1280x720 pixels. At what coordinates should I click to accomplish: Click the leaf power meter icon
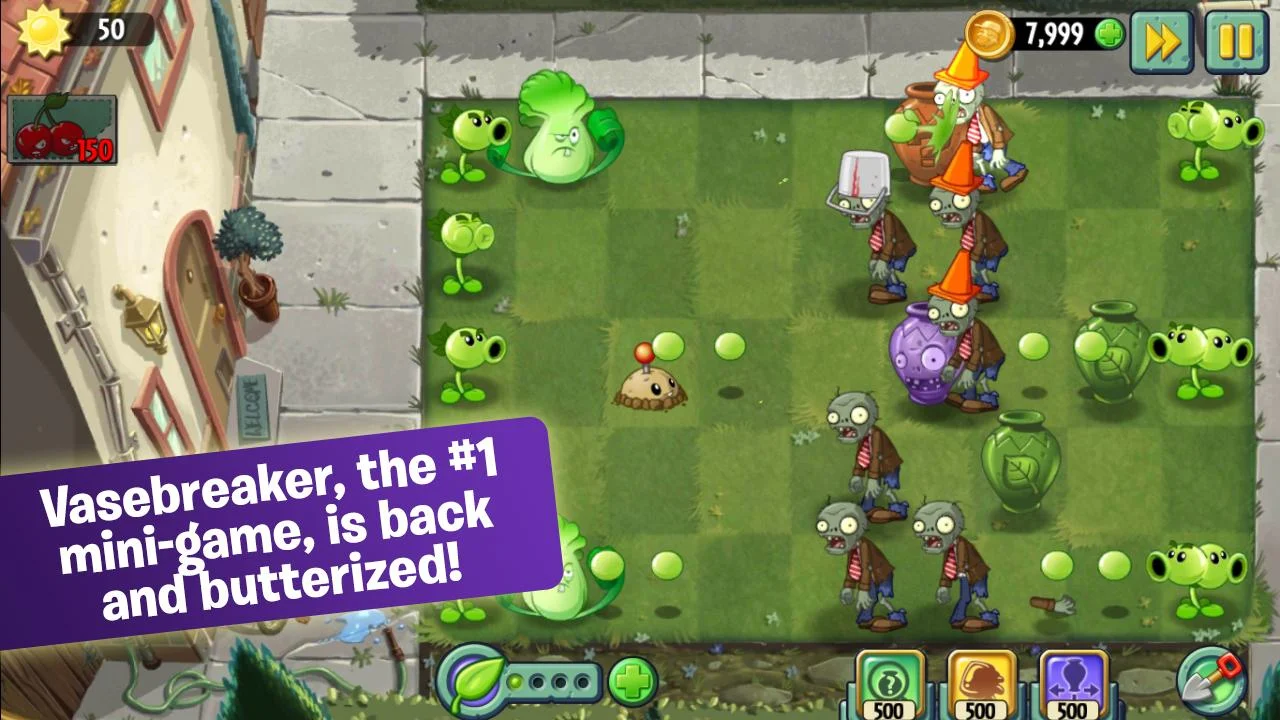(x=470, y=682)
